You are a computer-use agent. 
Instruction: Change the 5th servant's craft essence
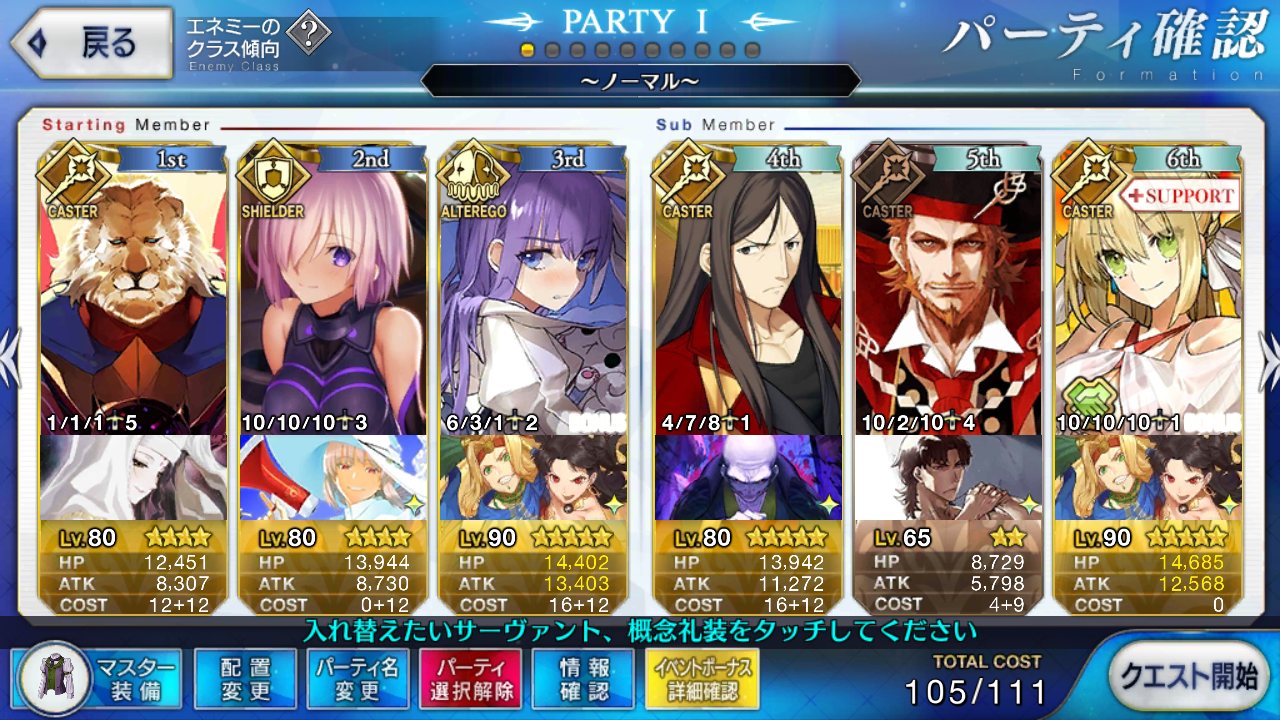tap(948, 478)
